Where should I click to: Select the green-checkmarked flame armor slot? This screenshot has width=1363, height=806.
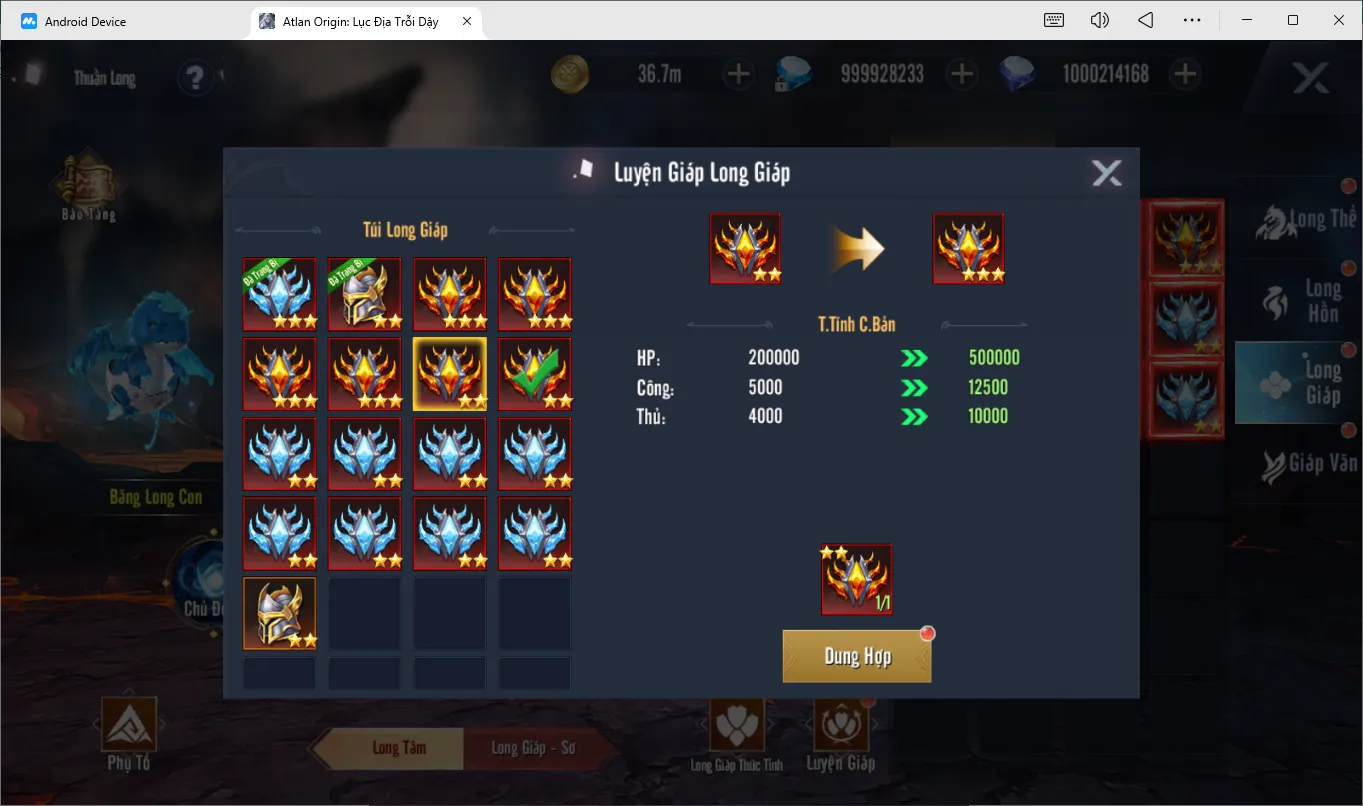(535, 373)
